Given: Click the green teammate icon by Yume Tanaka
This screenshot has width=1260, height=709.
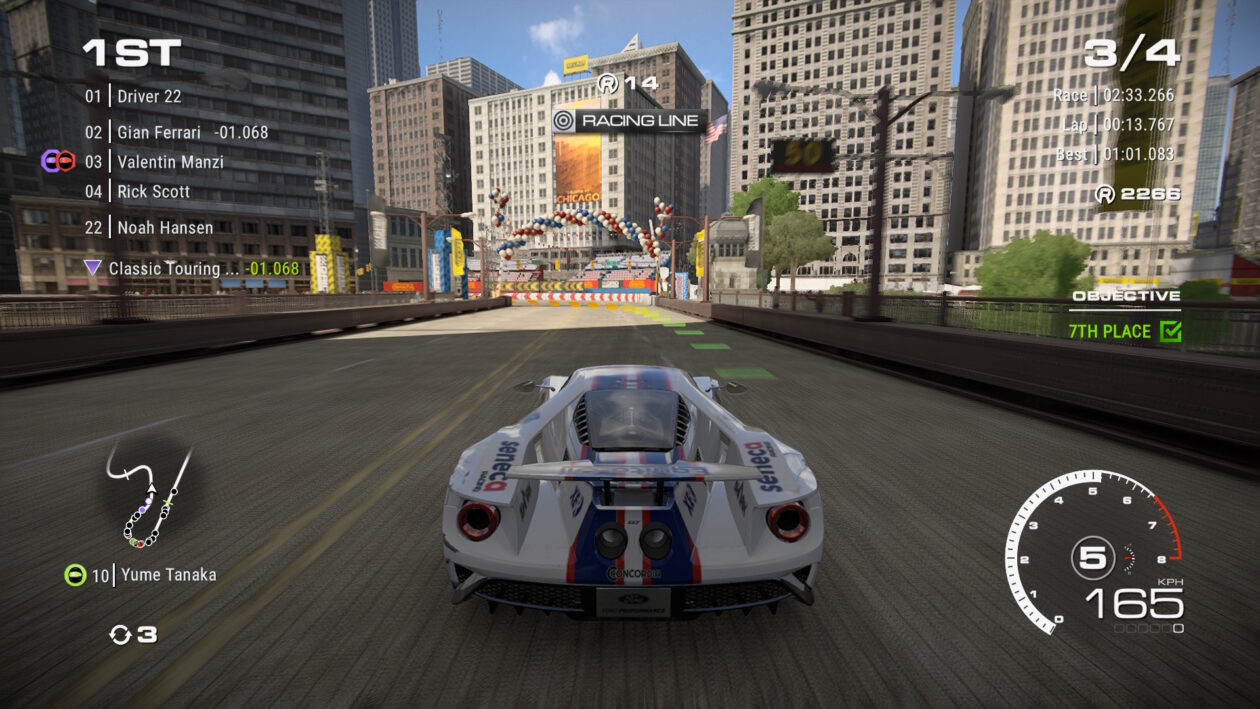Looking at the screenshot, I should click(75, 575).
